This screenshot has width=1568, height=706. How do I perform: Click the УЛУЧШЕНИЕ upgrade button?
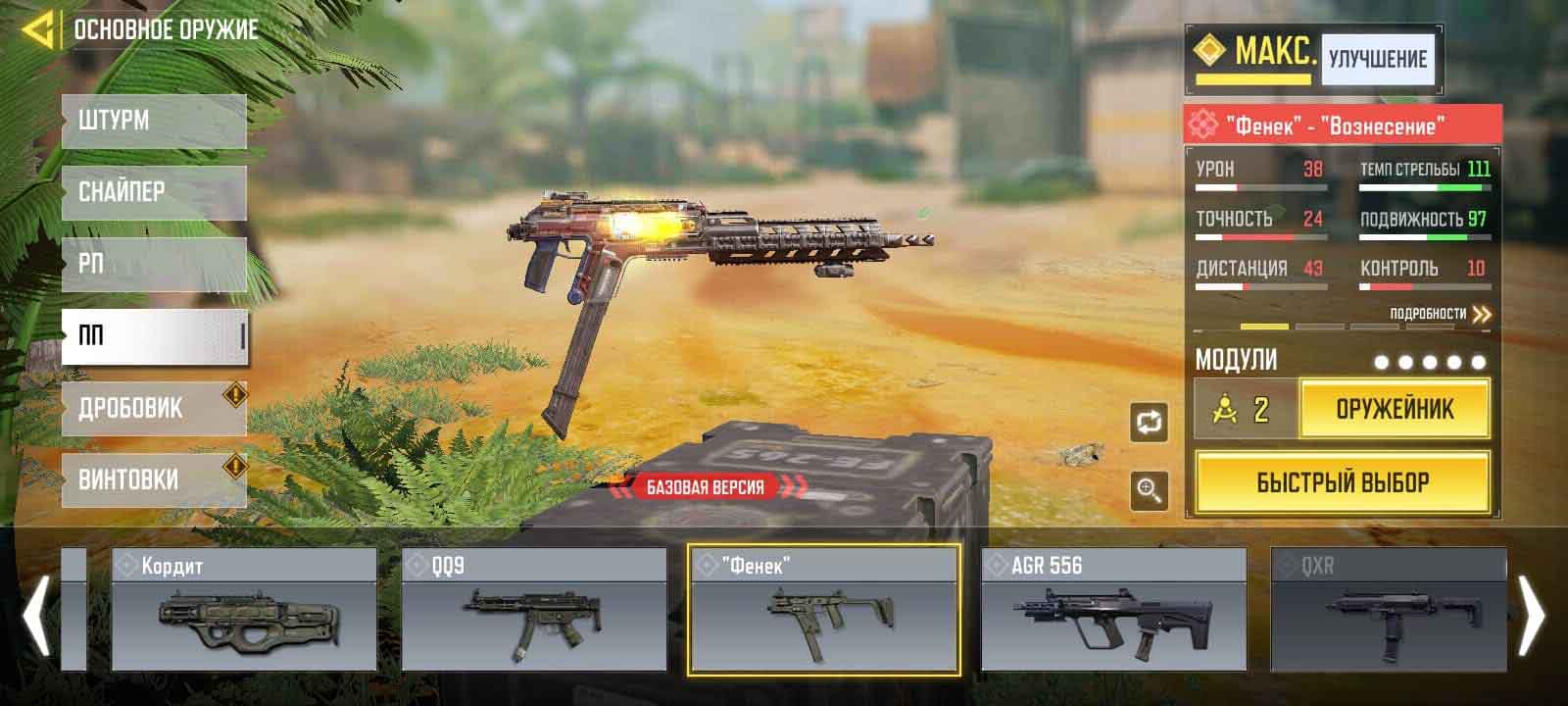point(1377,59)
